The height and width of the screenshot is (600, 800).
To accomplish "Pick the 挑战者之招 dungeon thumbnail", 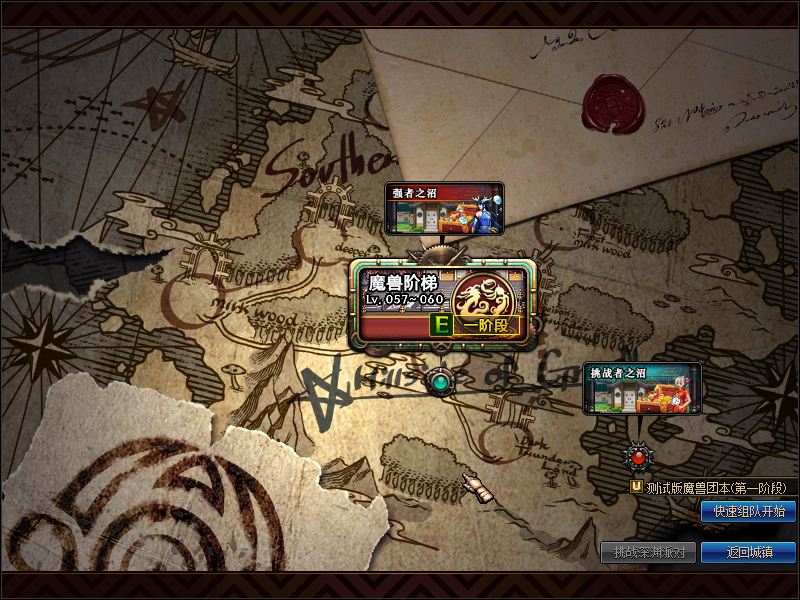I will [x=642, y=388].
